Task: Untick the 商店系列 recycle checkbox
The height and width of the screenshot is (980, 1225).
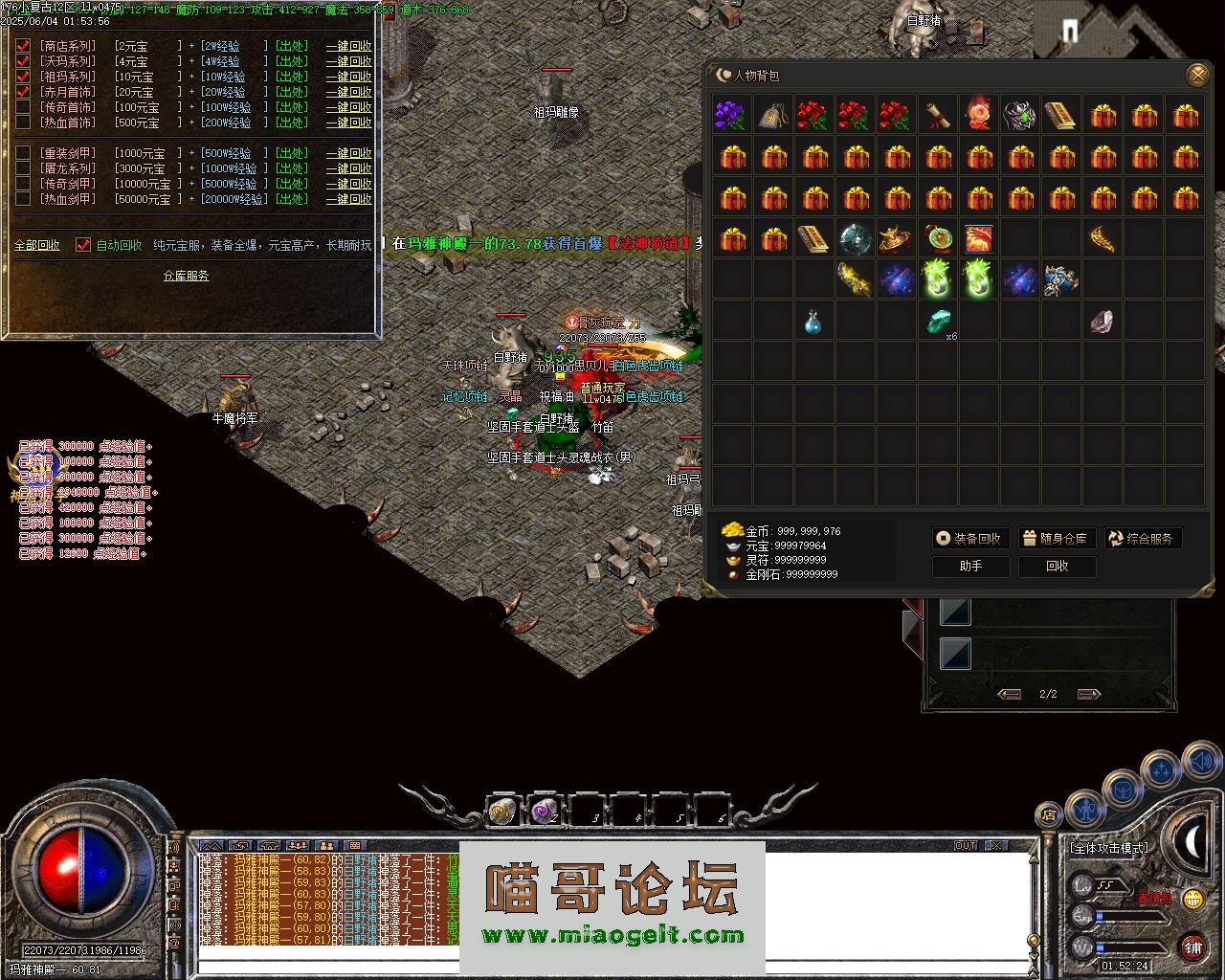Action: 23,46
